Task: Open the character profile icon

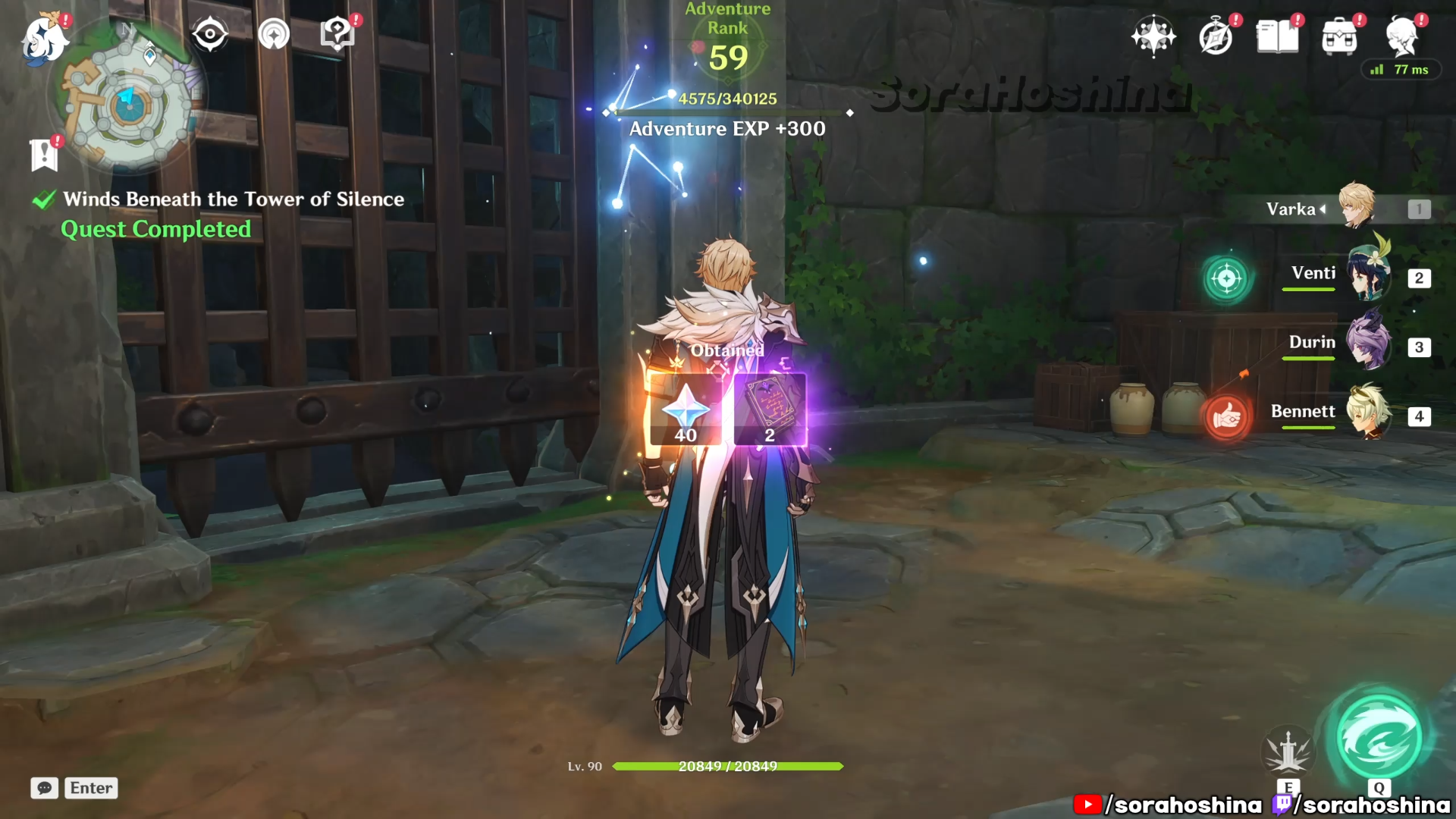Action: click(x=1402, y=36)
